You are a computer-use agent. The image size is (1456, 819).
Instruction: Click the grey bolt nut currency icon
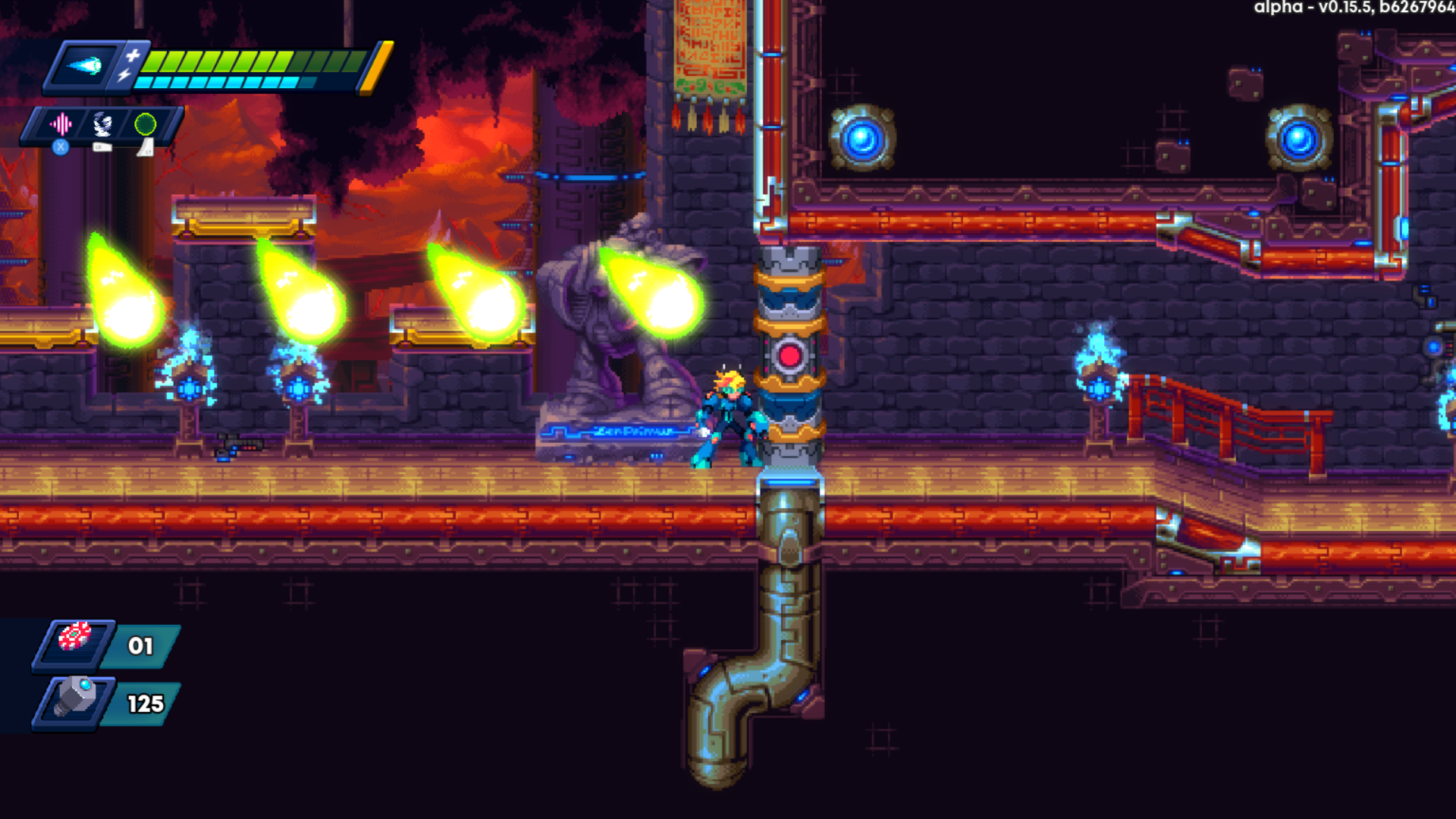75,695
